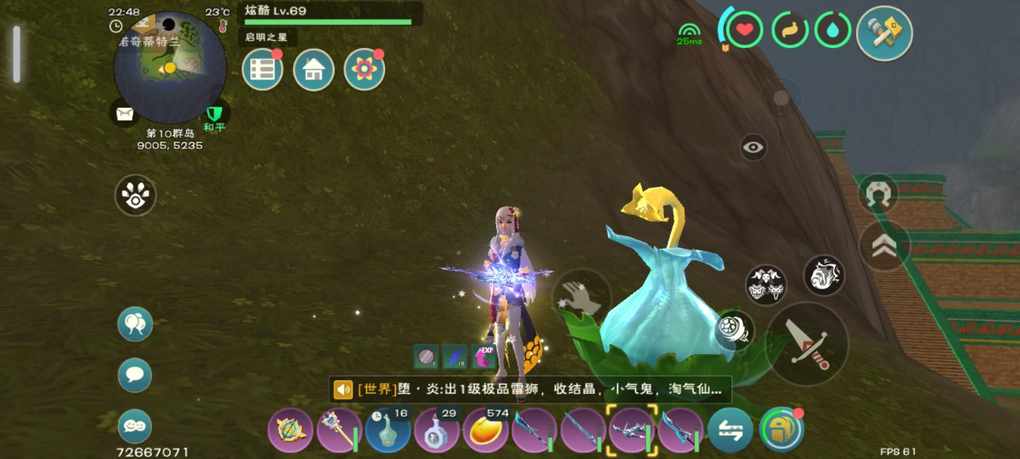Select the highlighted weapon hotbar slot
Image resolution: width=1020 pixels, height=459 pixels.
click(632, 431)
